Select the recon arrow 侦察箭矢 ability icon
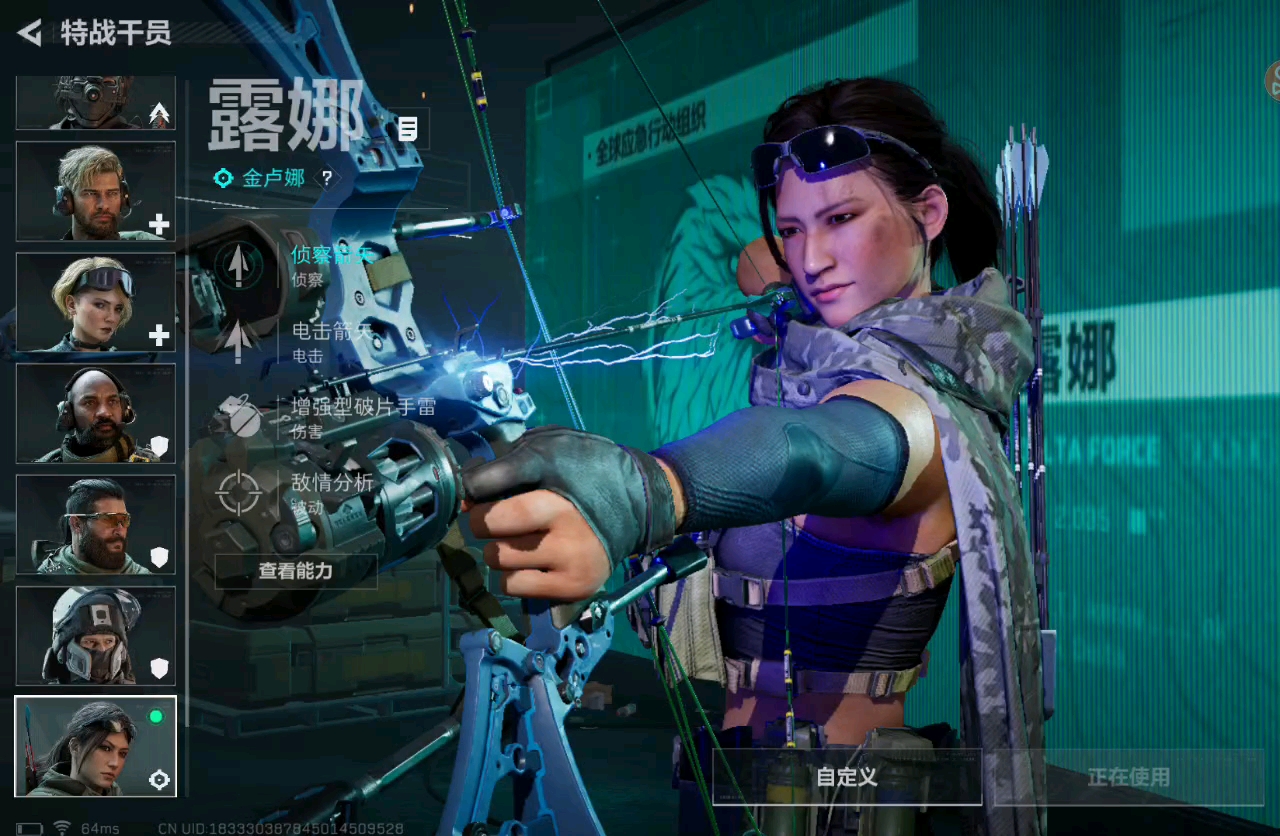 click(x=237, y=265)
